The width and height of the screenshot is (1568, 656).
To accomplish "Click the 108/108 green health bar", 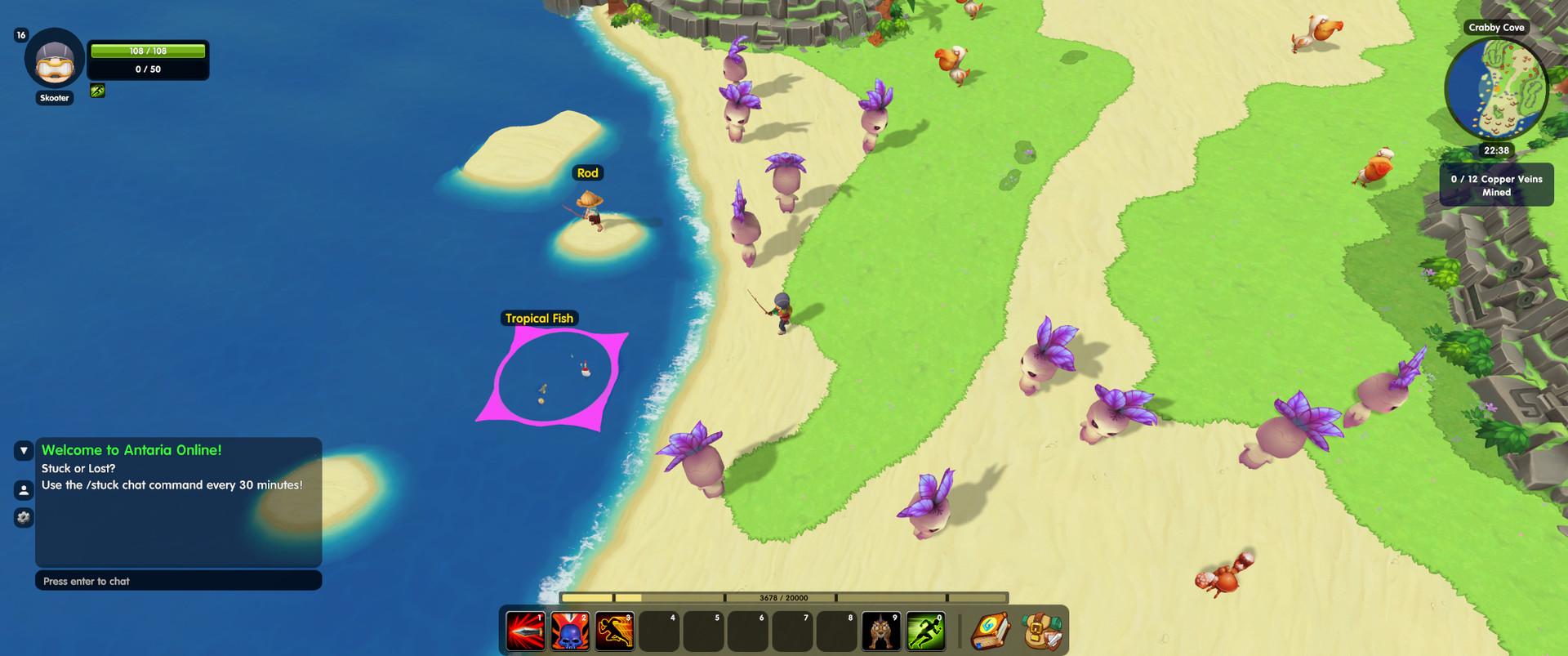I will point(148,50).
